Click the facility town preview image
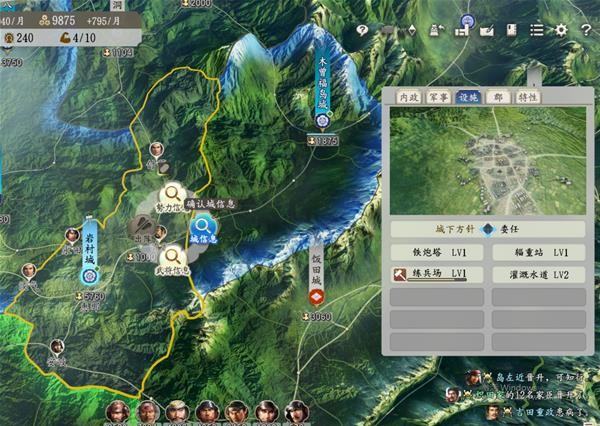Image resolution: width=600 pixels, height=426 pixels. pos(488,160)
